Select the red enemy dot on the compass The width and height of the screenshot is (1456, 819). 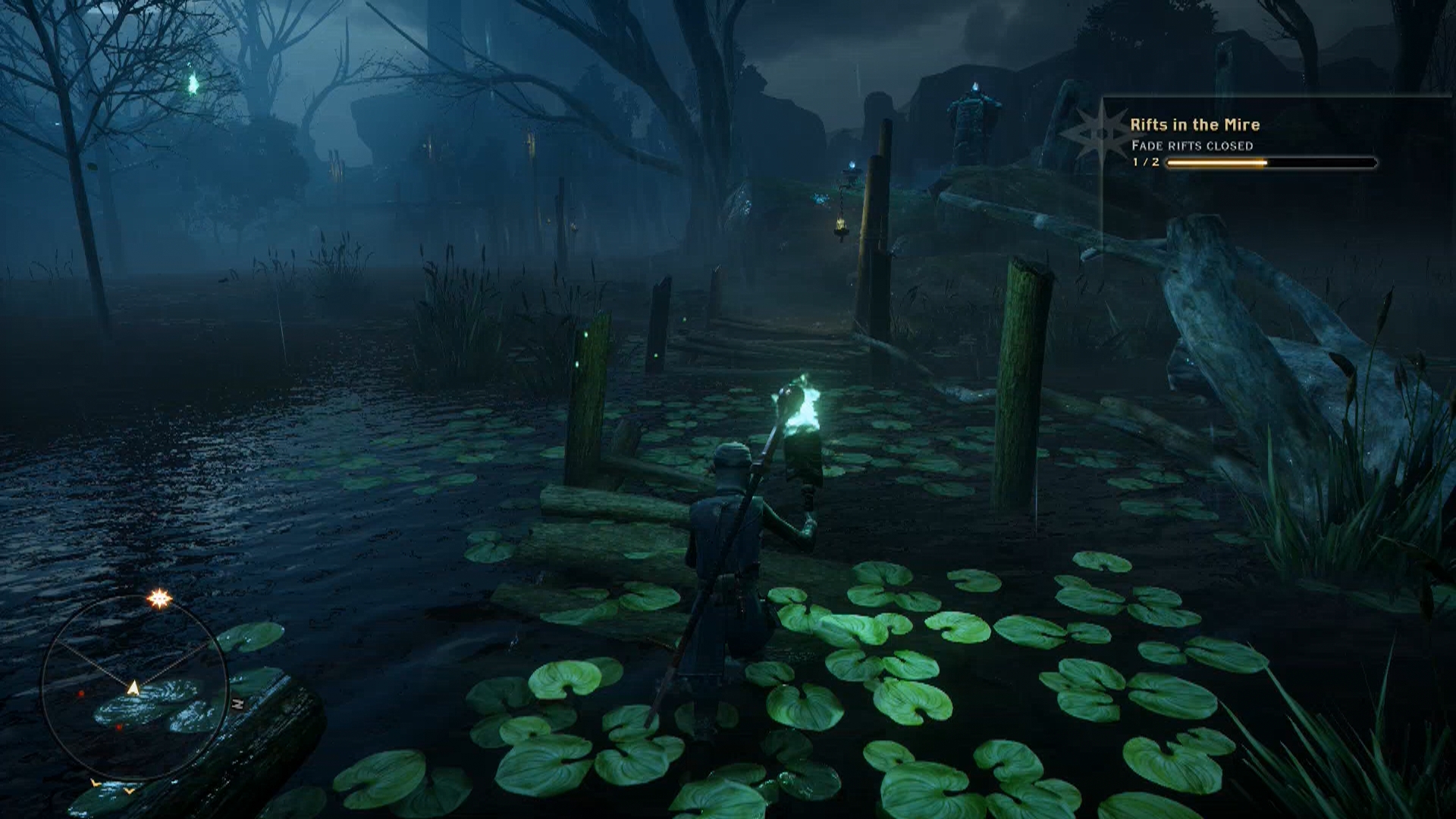pos(81,692)
